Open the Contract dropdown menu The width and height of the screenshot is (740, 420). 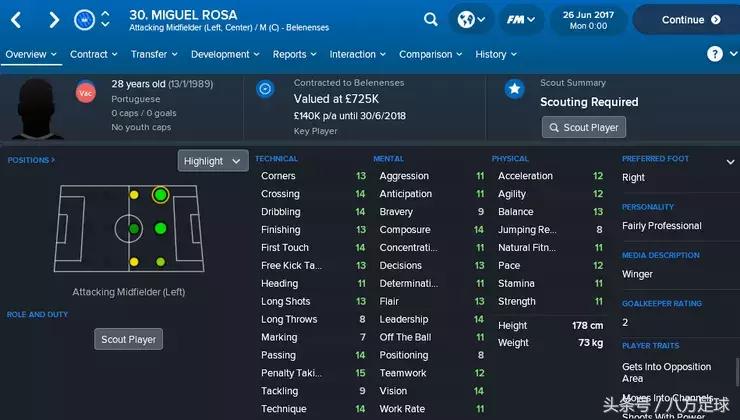(94, 55)
